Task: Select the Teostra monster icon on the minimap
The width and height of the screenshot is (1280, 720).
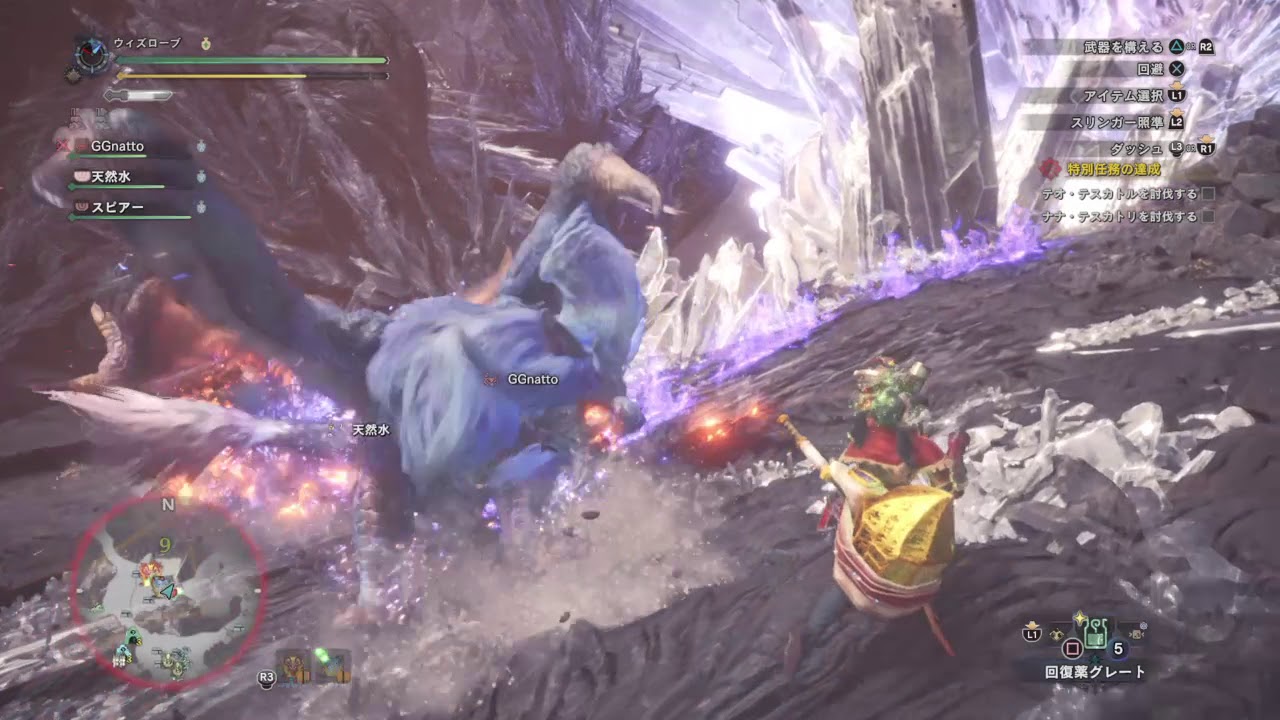Action: tap(152, 567)
